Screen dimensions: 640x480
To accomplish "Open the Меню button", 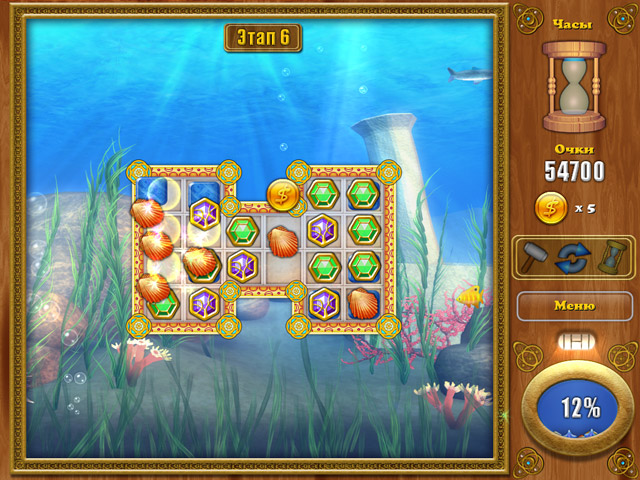I will point(574,305).
